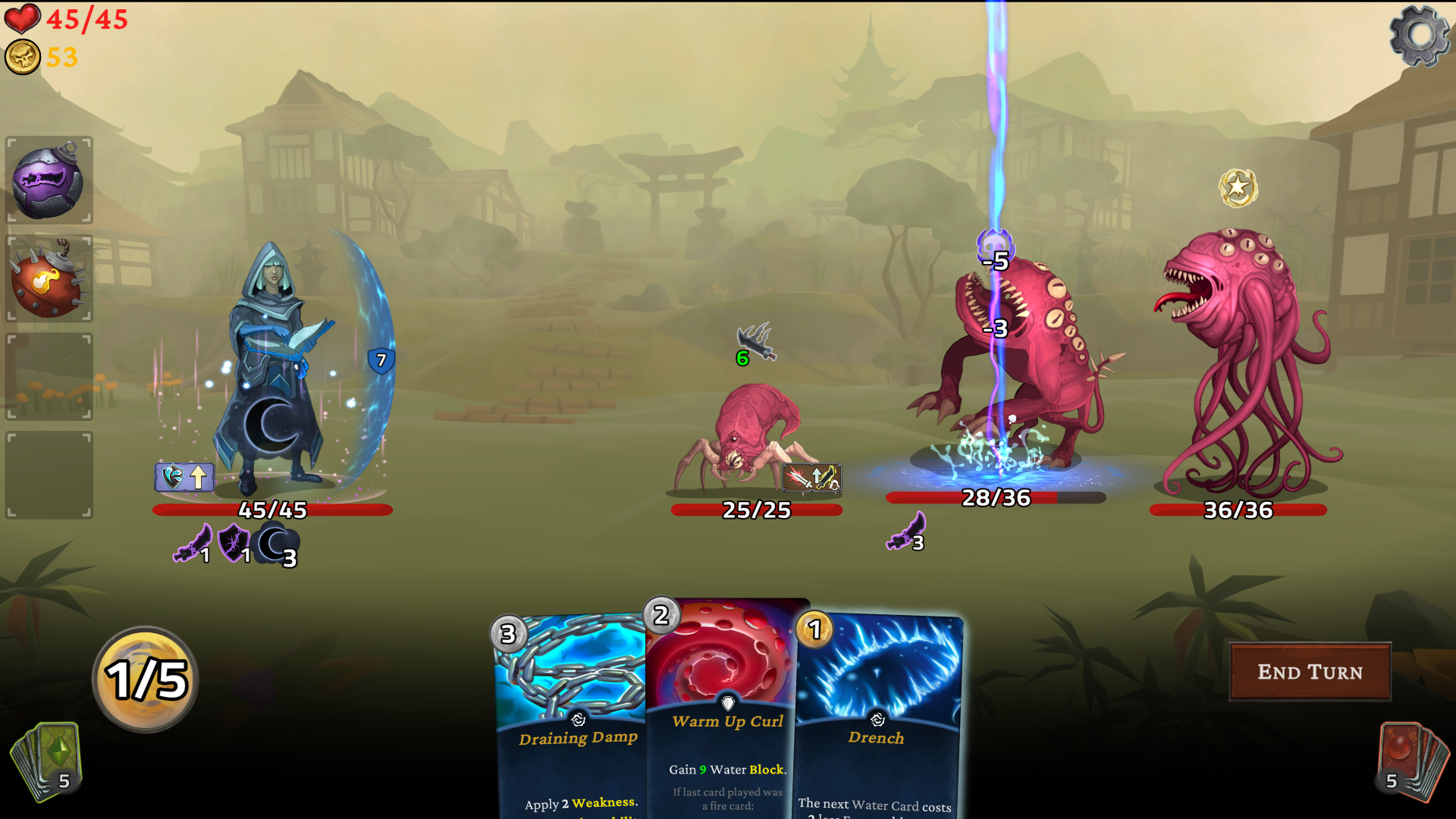End the current turn
The height and width of the screenshot is (819, 1456).
pos(1310,672)
